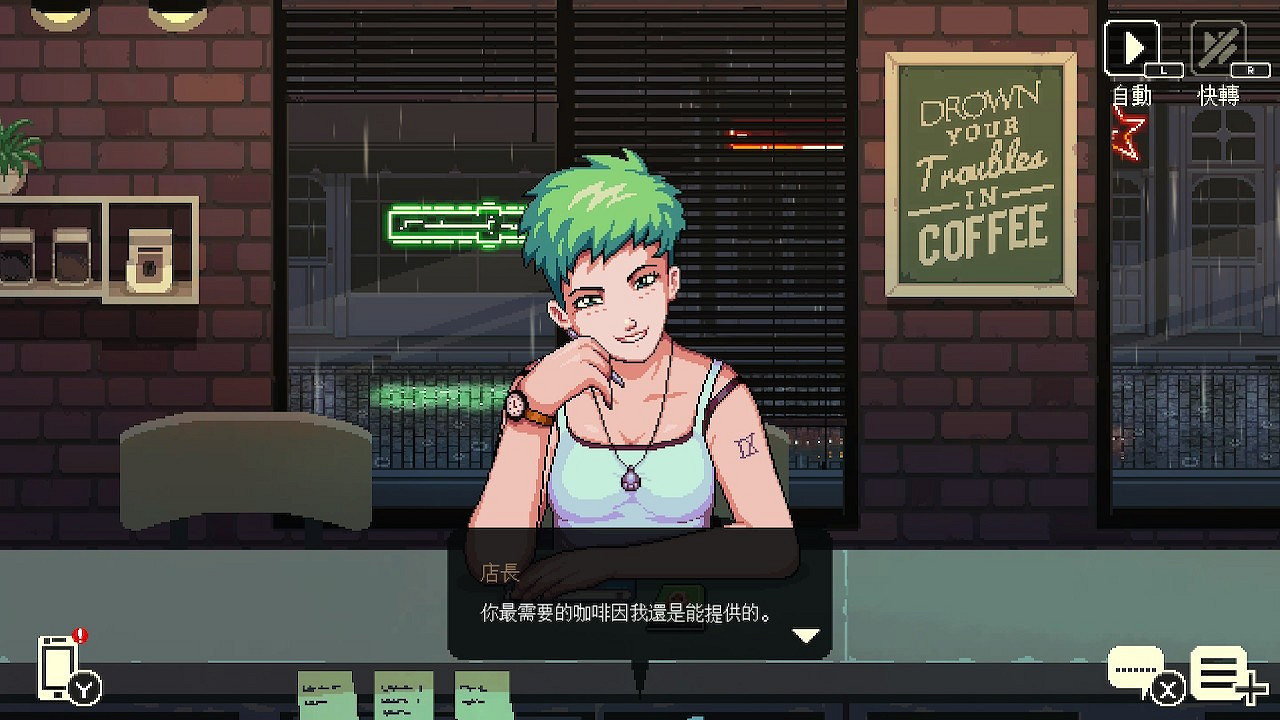Click the DROWN YOUR TROUBLES IN COFFEE poster
1280x720 pixels.
point(983,175)
